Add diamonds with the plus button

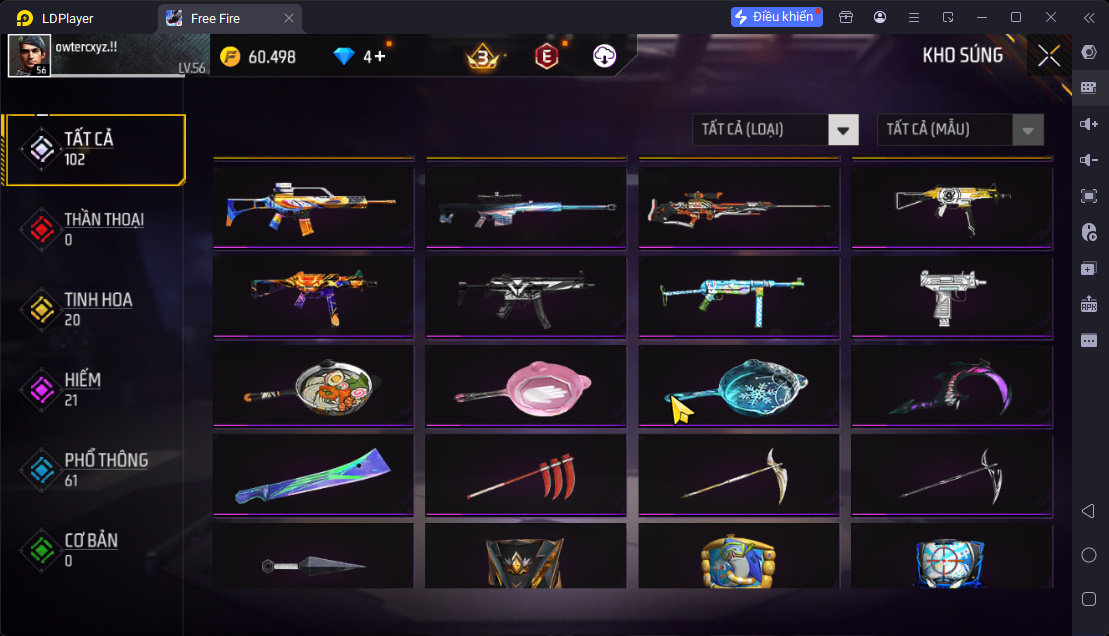click(x=379, y=57)
